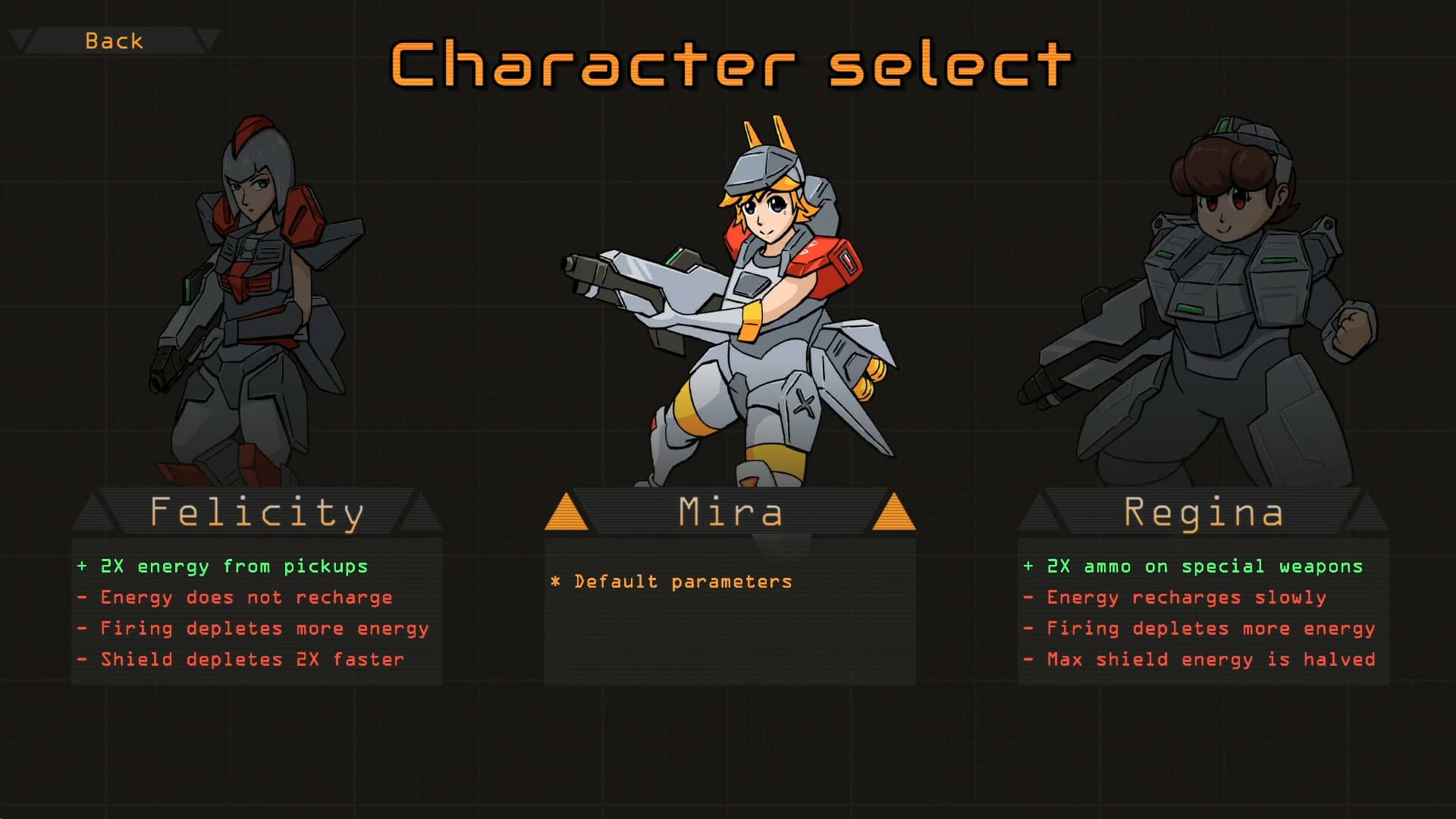The image size is (1456, 819).
Task: Click Felicity's green chest indicator light
Action: click(x=187, y=290)
